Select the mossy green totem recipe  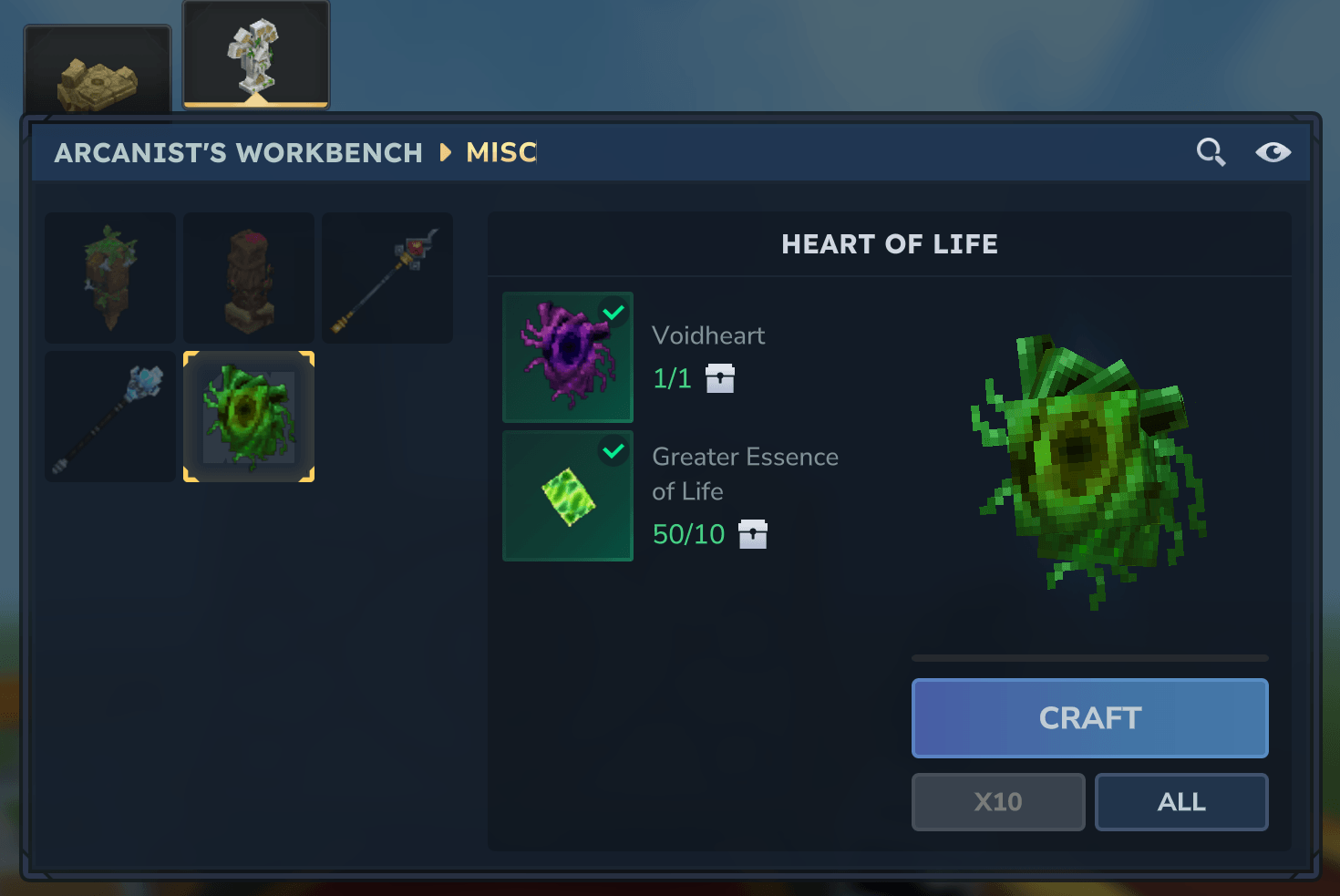point(110,278)
